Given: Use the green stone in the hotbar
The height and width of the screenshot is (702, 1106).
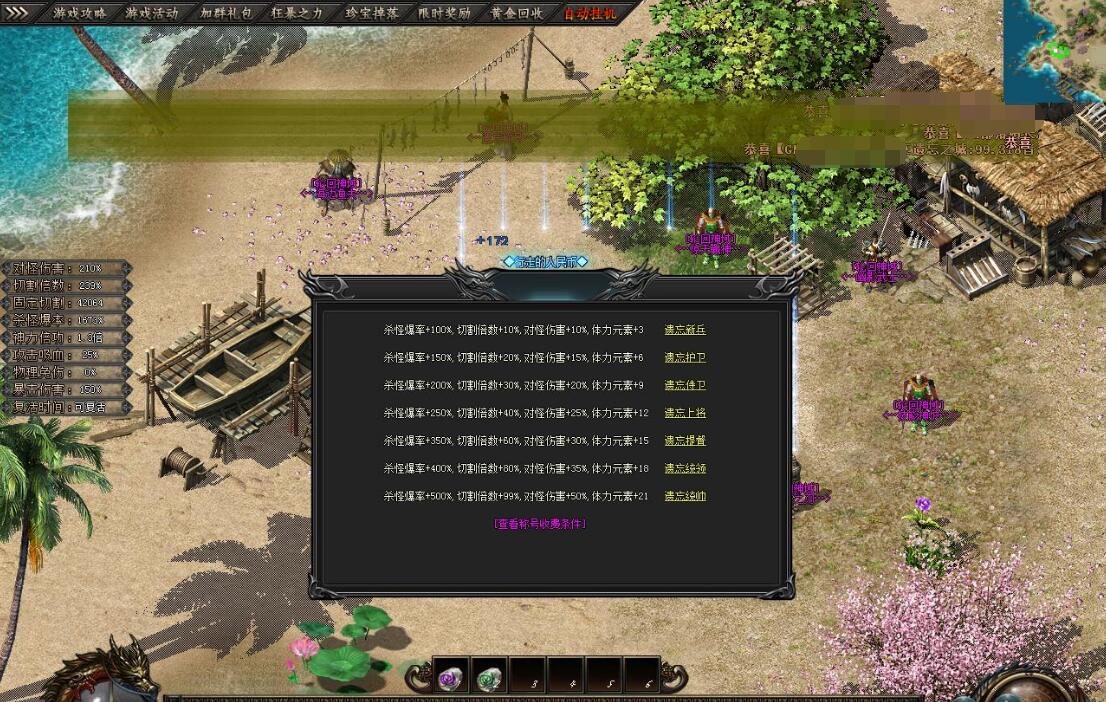Looking at the screenshot, I should [489, 677].
